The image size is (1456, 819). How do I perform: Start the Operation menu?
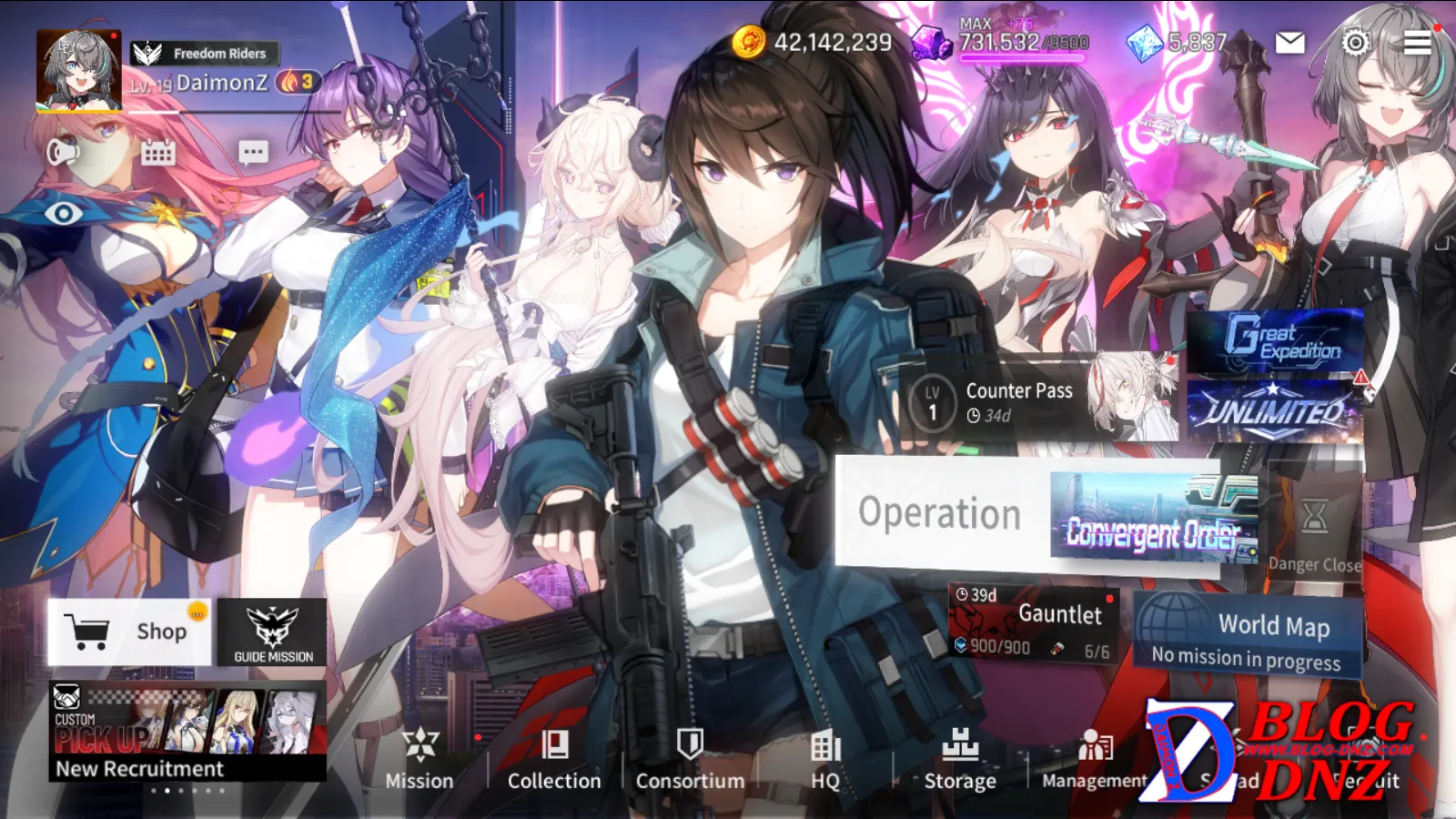click(940, 514)
